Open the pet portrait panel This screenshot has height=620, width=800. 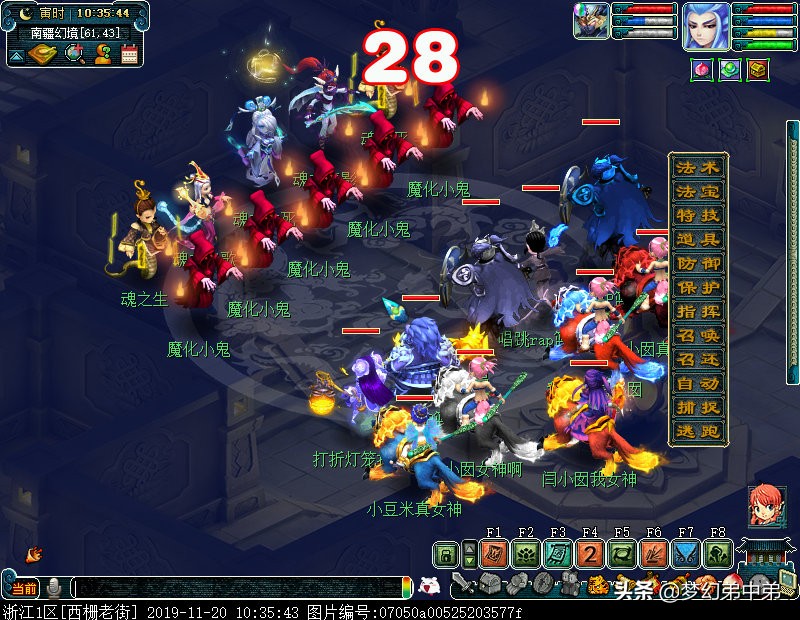tap(590, 22)
